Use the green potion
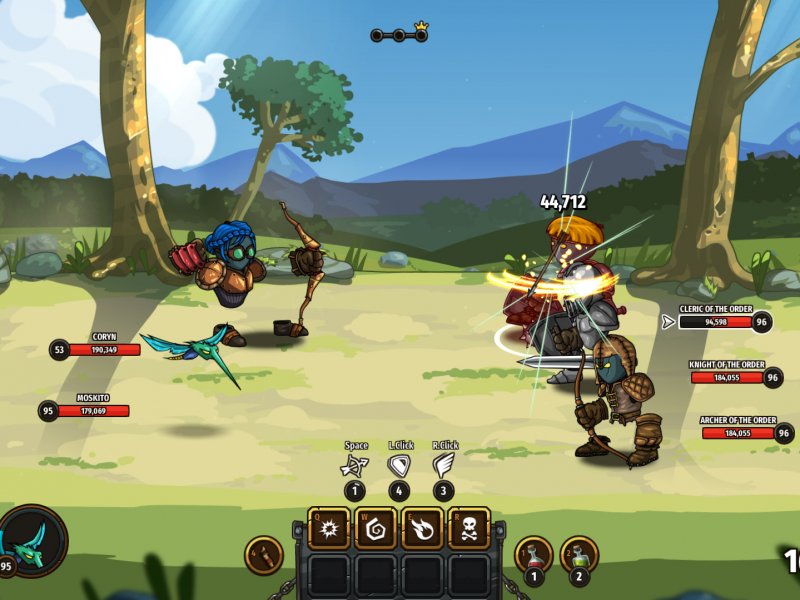The width and height of the screenshot is (800, 600). 579,555
